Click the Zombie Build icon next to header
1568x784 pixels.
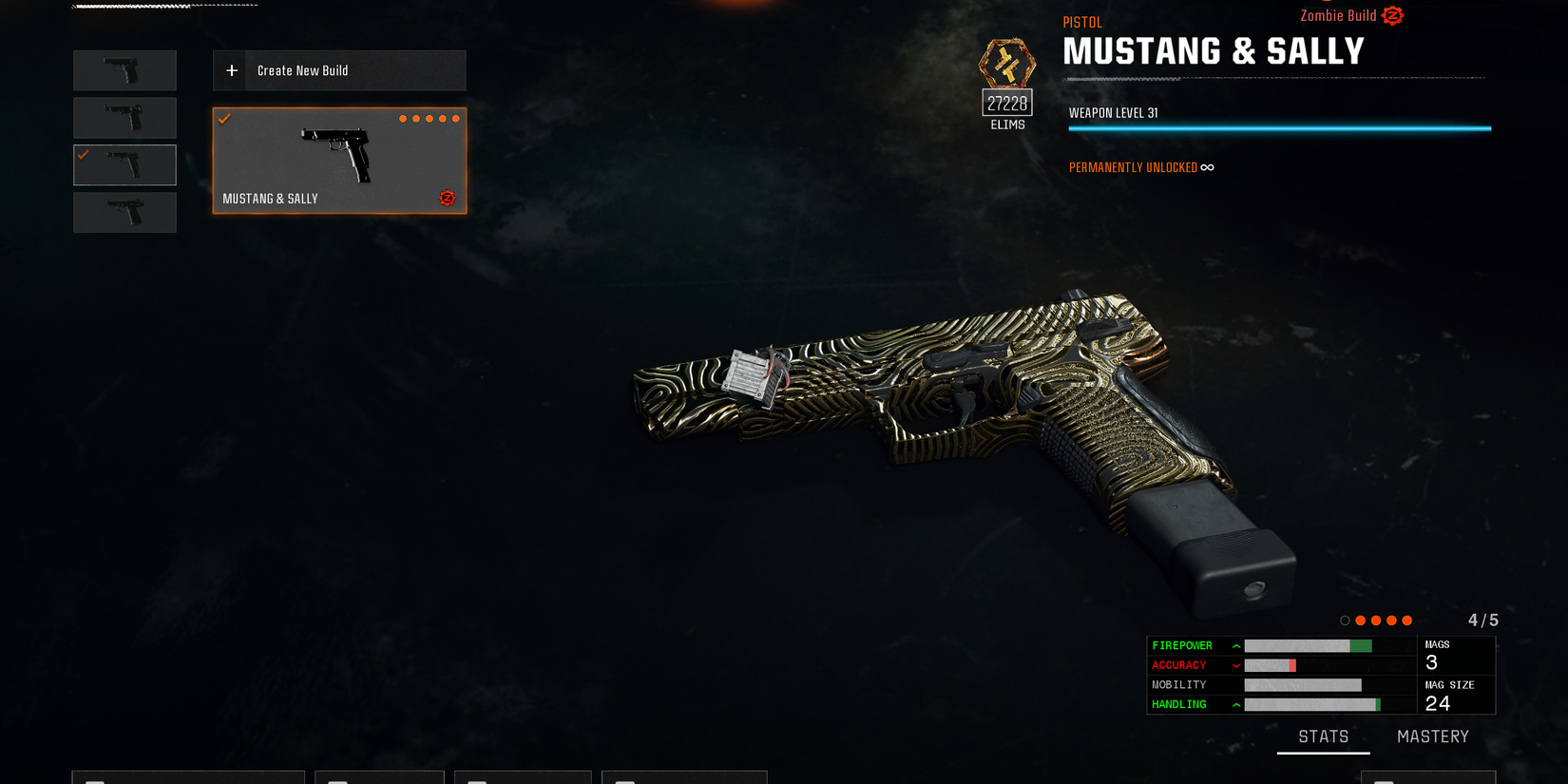[1392, 15]
